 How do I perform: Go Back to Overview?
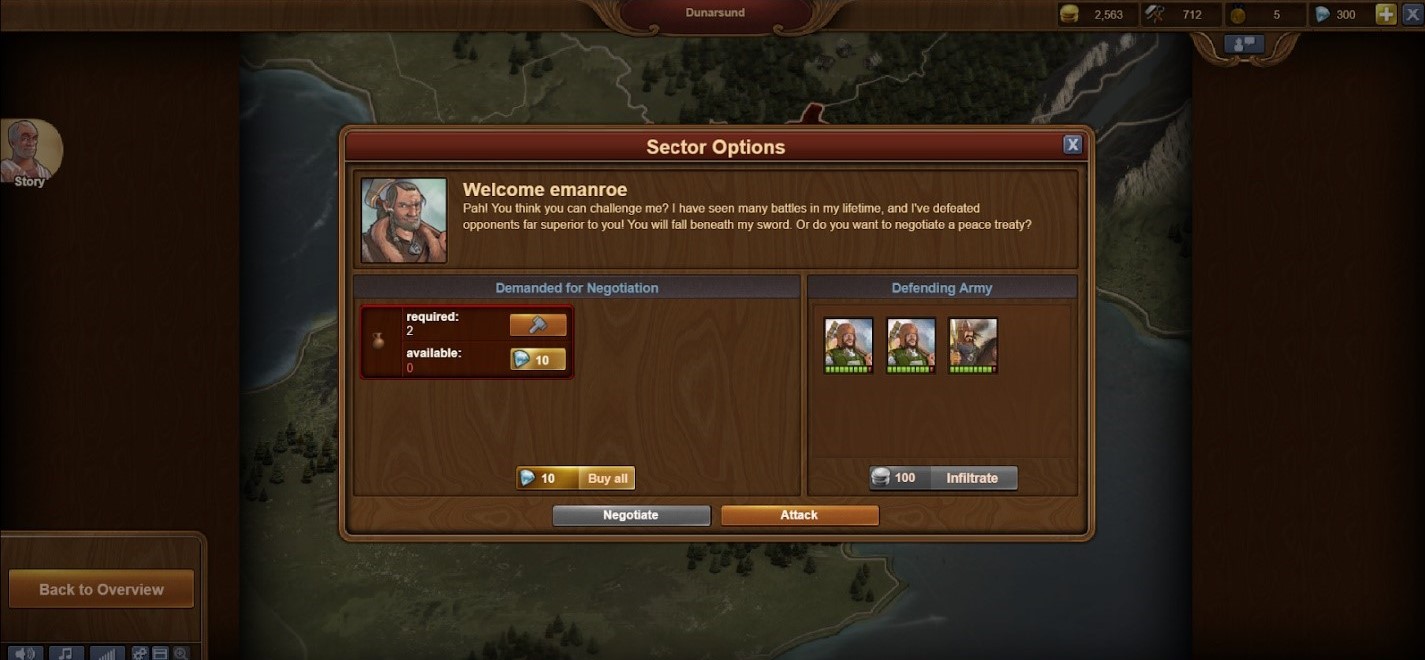[101, 589]
